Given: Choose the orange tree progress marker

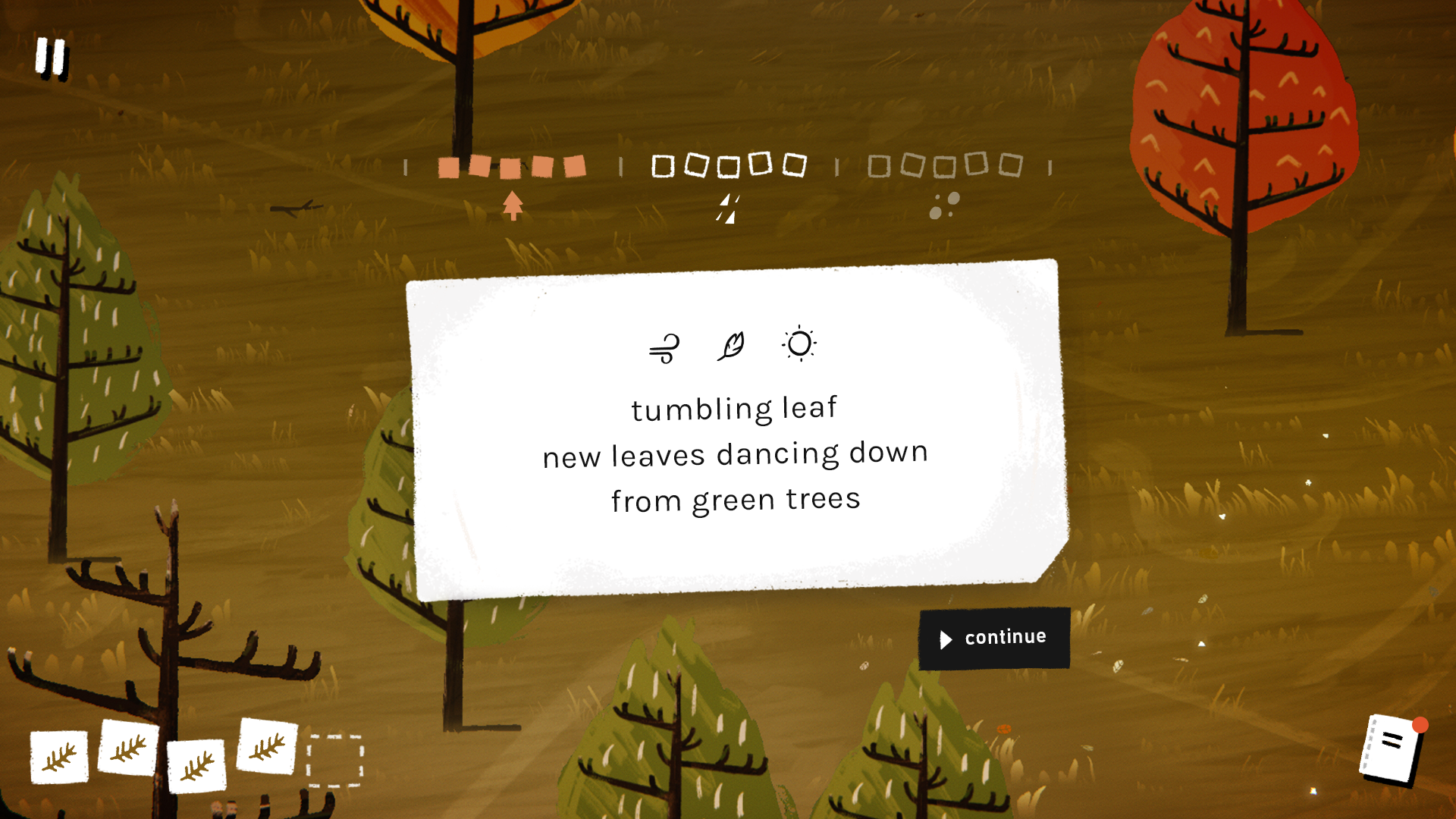Looking at the screenshot, I should coord(513,206).
